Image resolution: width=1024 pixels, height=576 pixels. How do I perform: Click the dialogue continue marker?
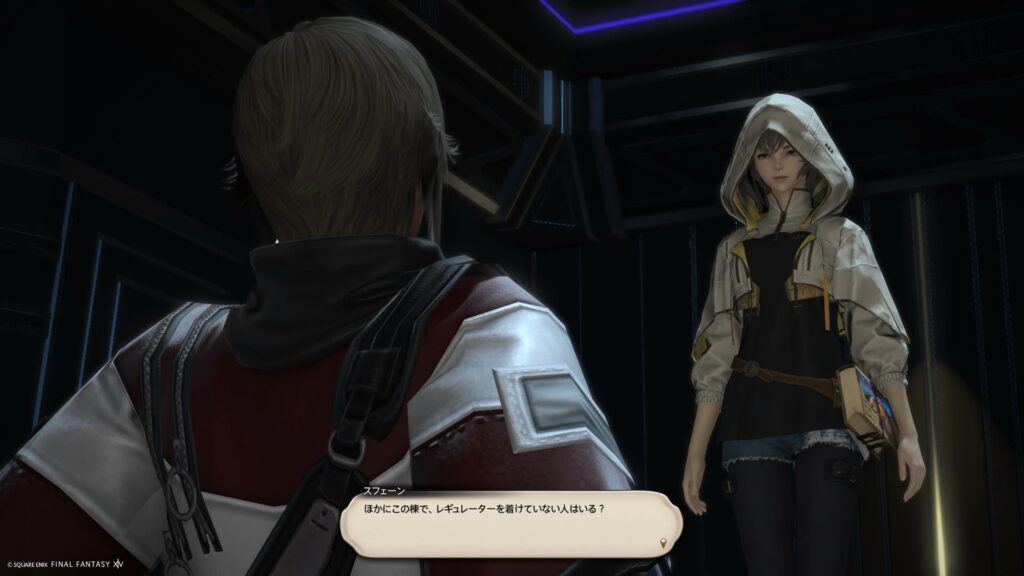pyautogui.click(x=663, y=542)
